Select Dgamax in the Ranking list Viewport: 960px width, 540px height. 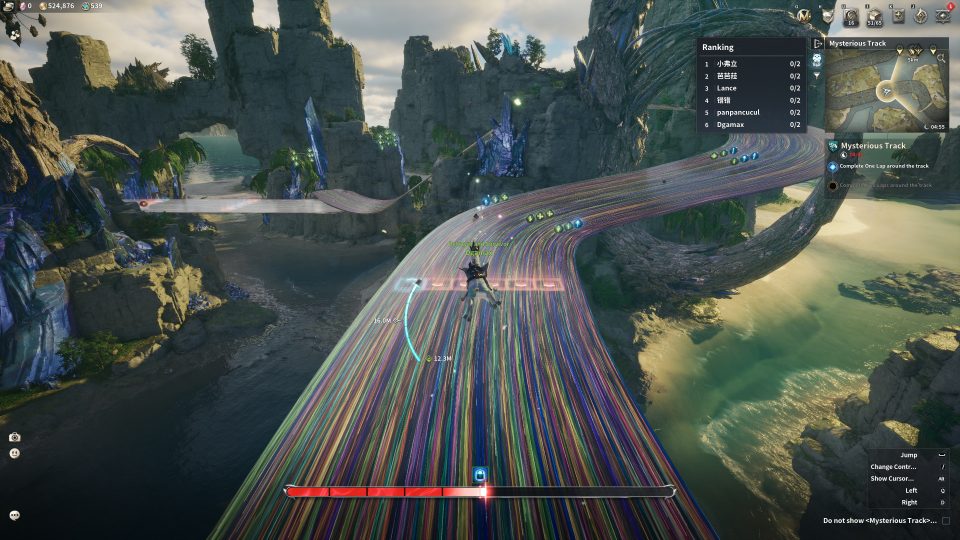coord(731,125)
